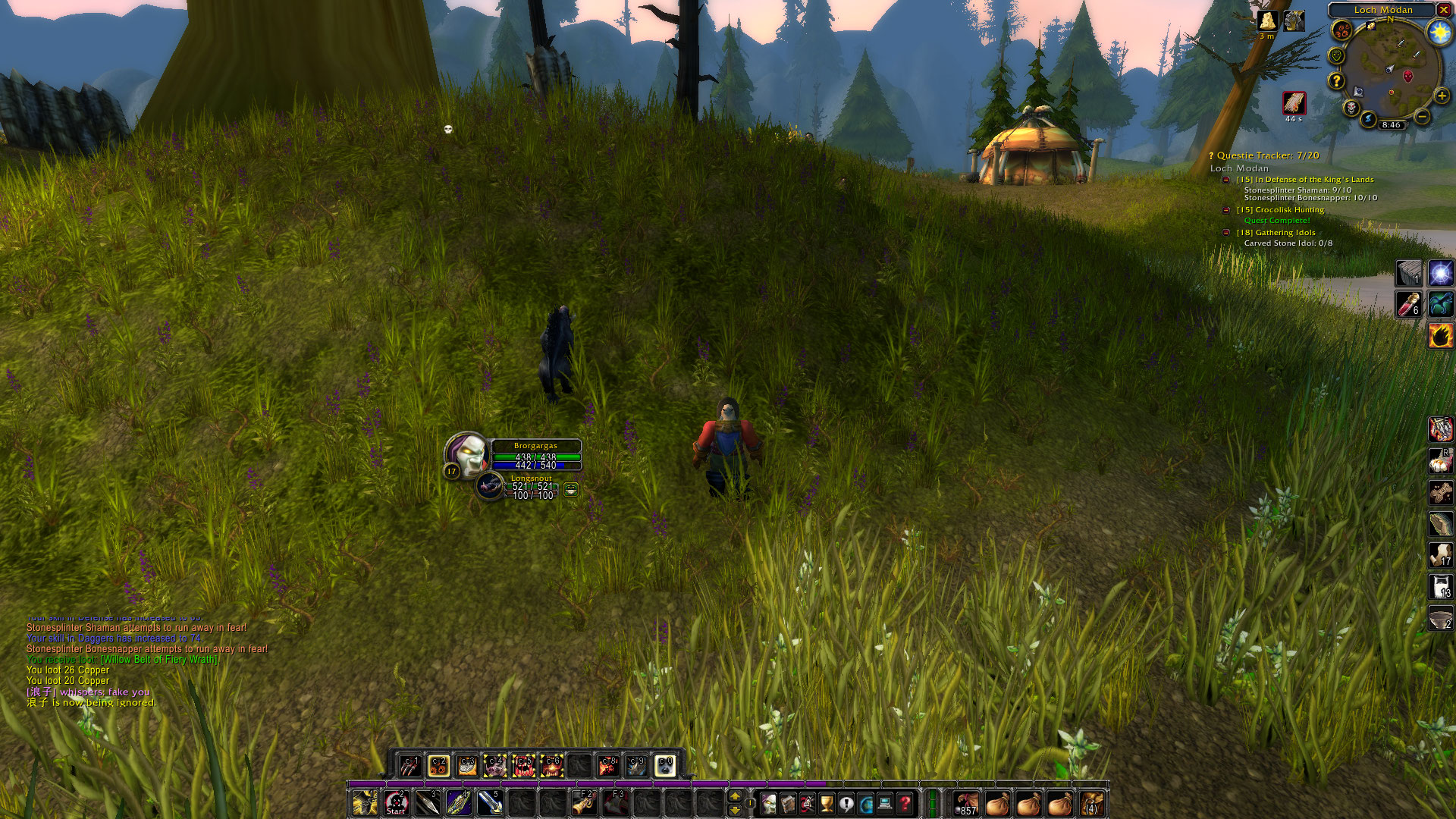Collapse the In Defense of the King's Lands quest
Screen dimensions: 1456x819
1225,180
